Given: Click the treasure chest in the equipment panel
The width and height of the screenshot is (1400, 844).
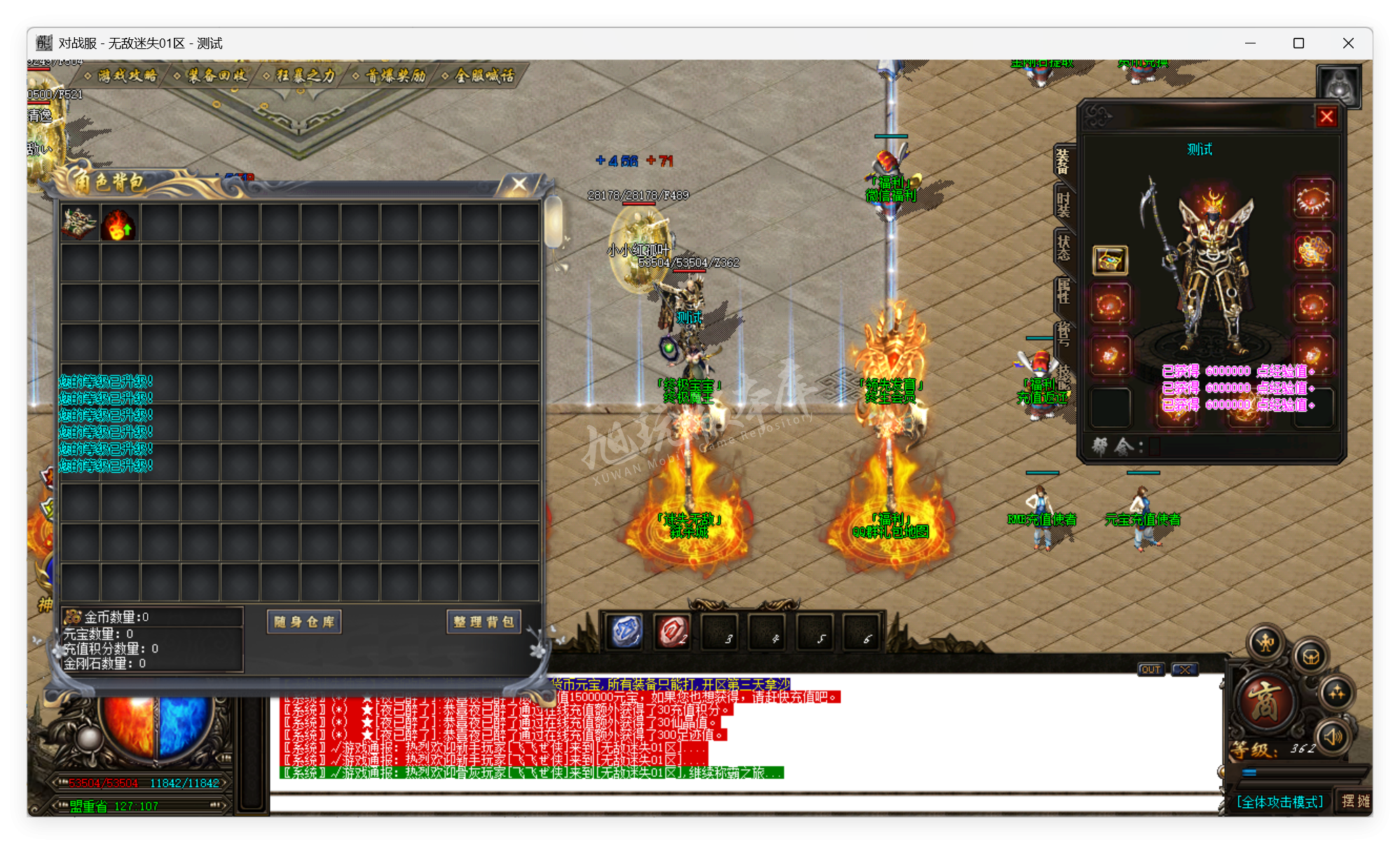Looking at the screenshot, I should point(1111,259).
